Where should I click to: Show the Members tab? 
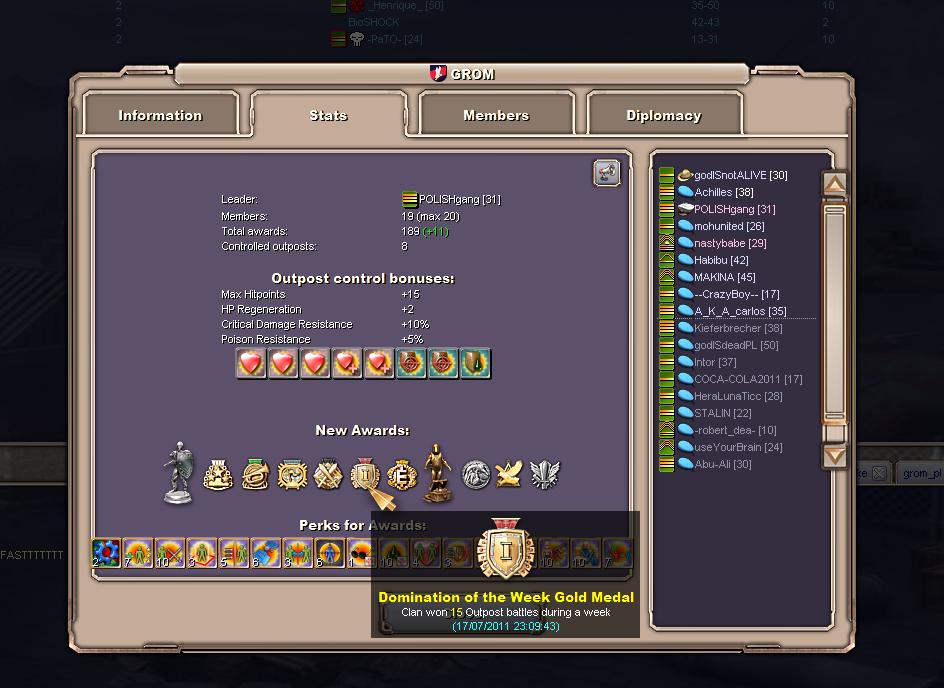[496, 116]
